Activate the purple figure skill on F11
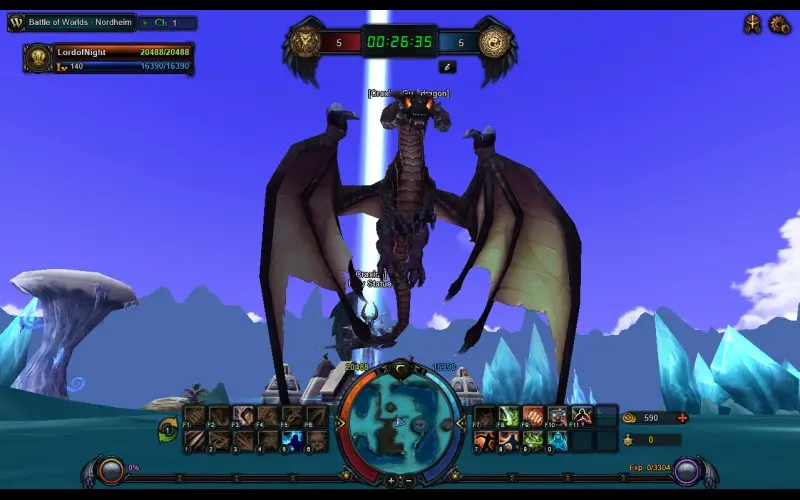 pos(581,416)
